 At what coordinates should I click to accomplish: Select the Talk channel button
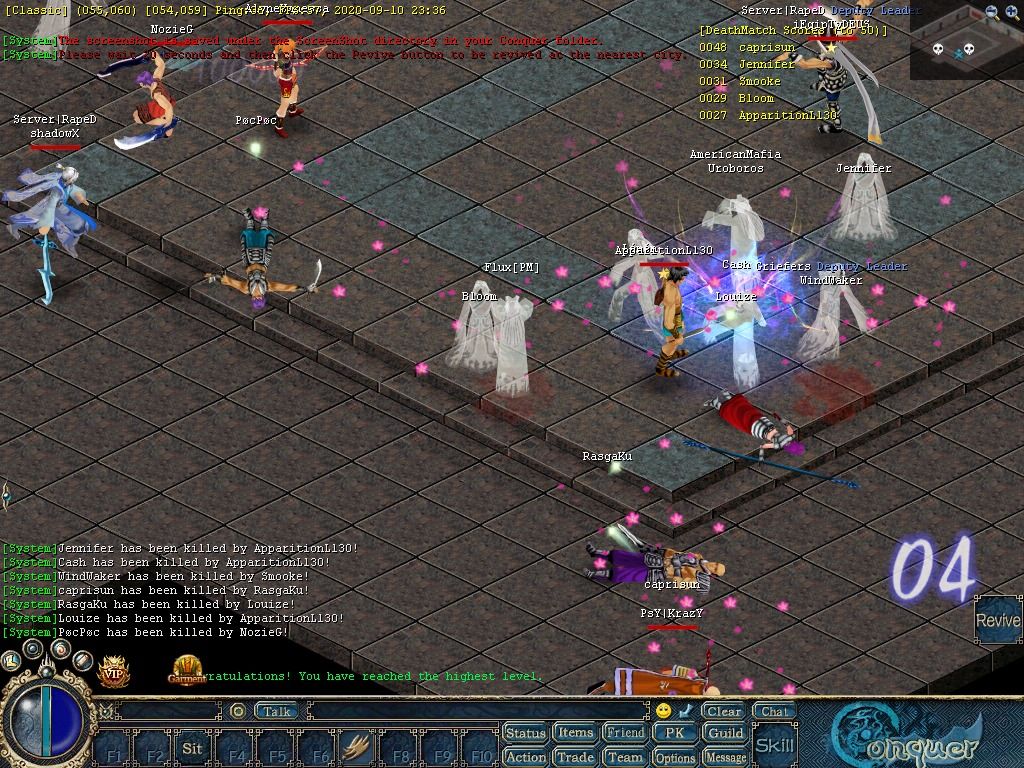(276, 711)
